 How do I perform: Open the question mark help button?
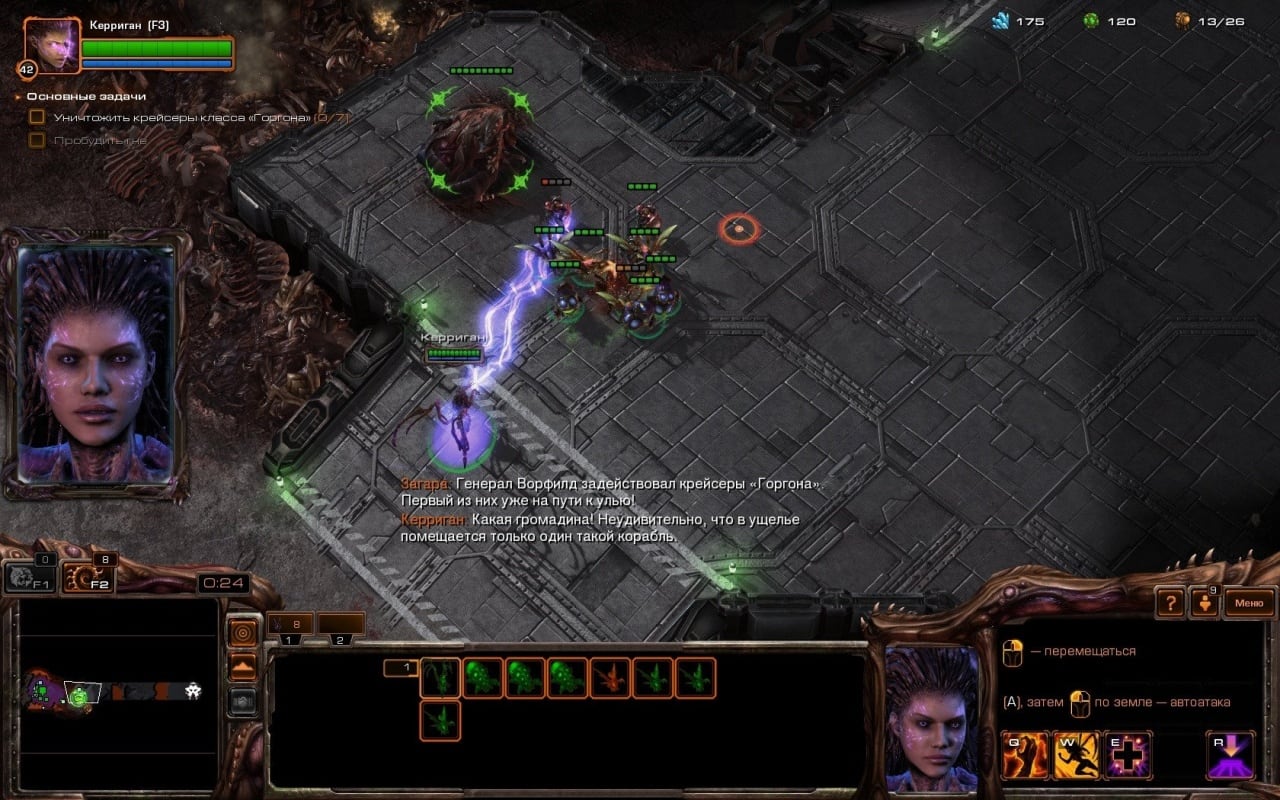[1170, 603]
